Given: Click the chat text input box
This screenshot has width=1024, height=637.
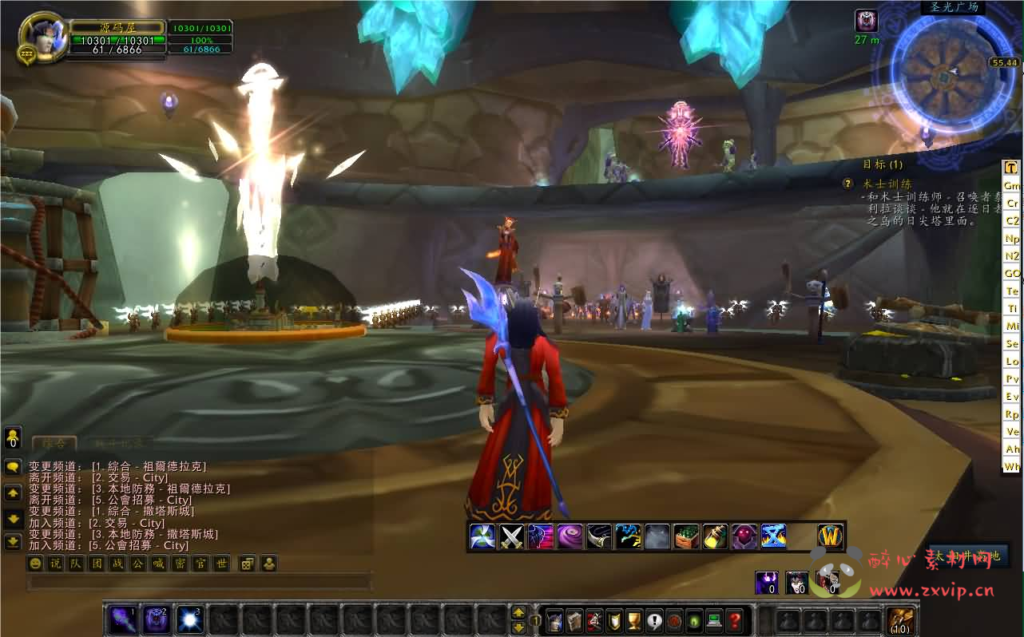Looking at the screenshot, I should pyautogui.click(x=200, y=581).
